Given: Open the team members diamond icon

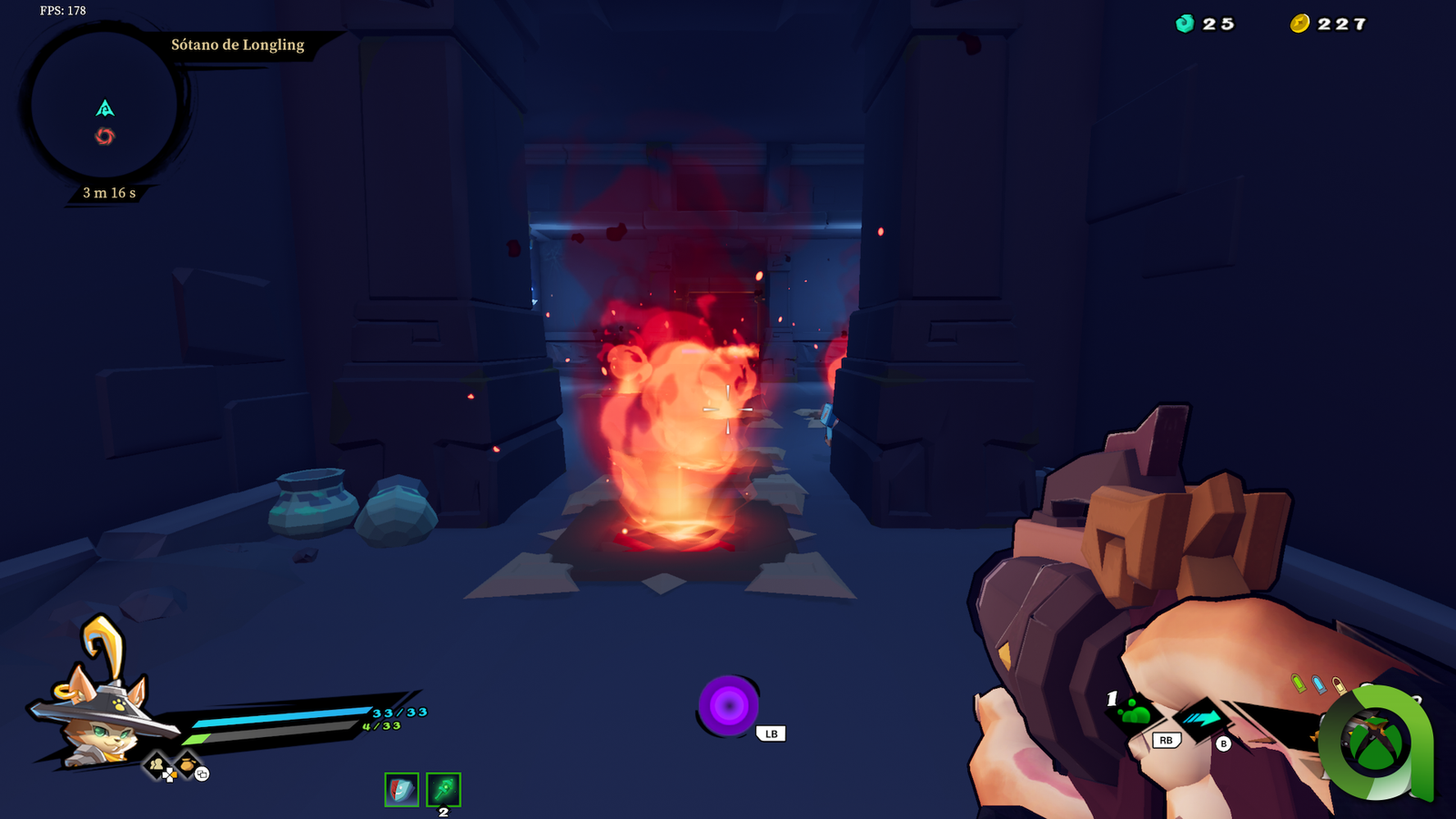Looking at the screenshot, I should click(x=157, y=765).
